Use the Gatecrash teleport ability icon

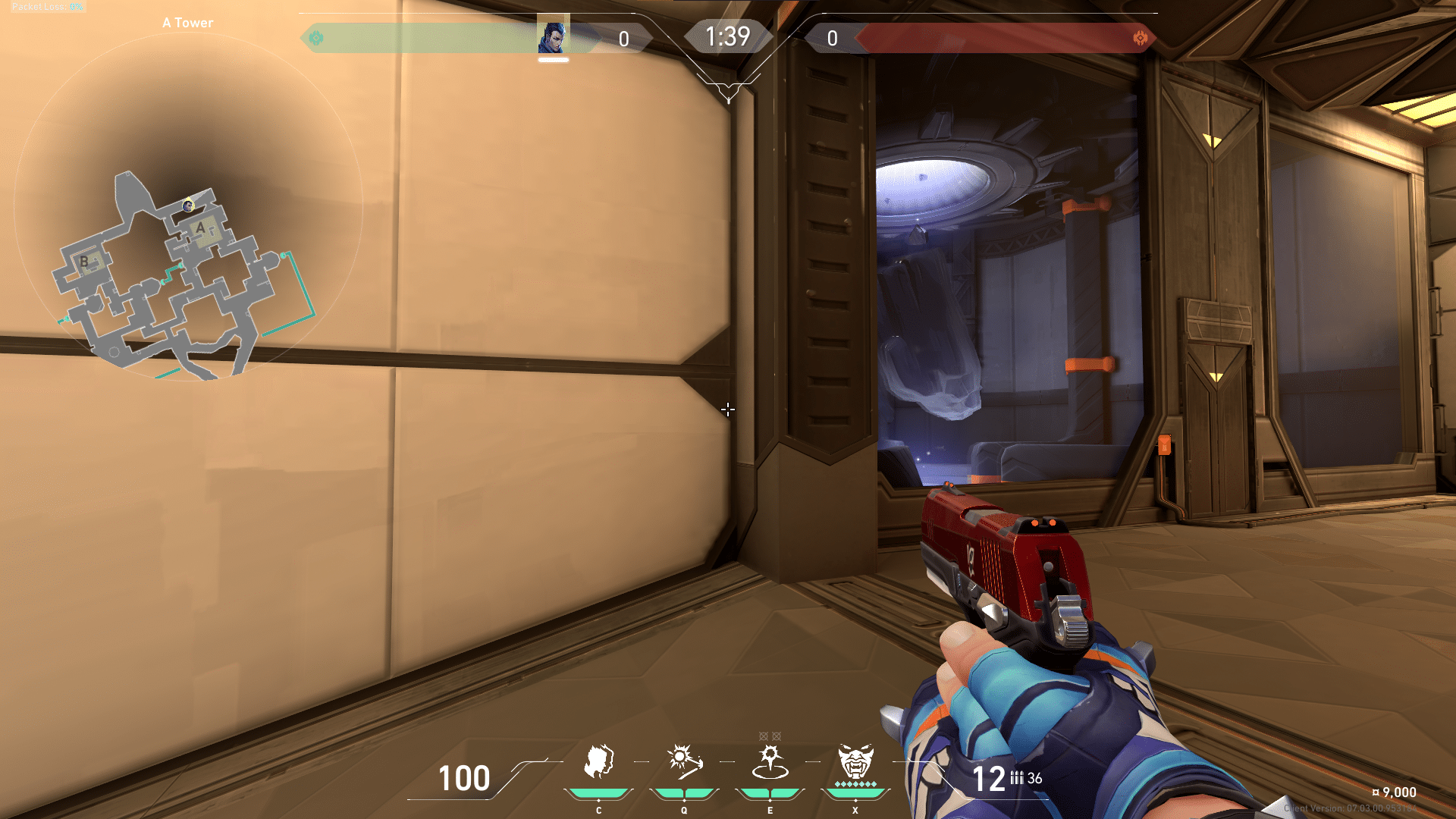click(770, 762)
